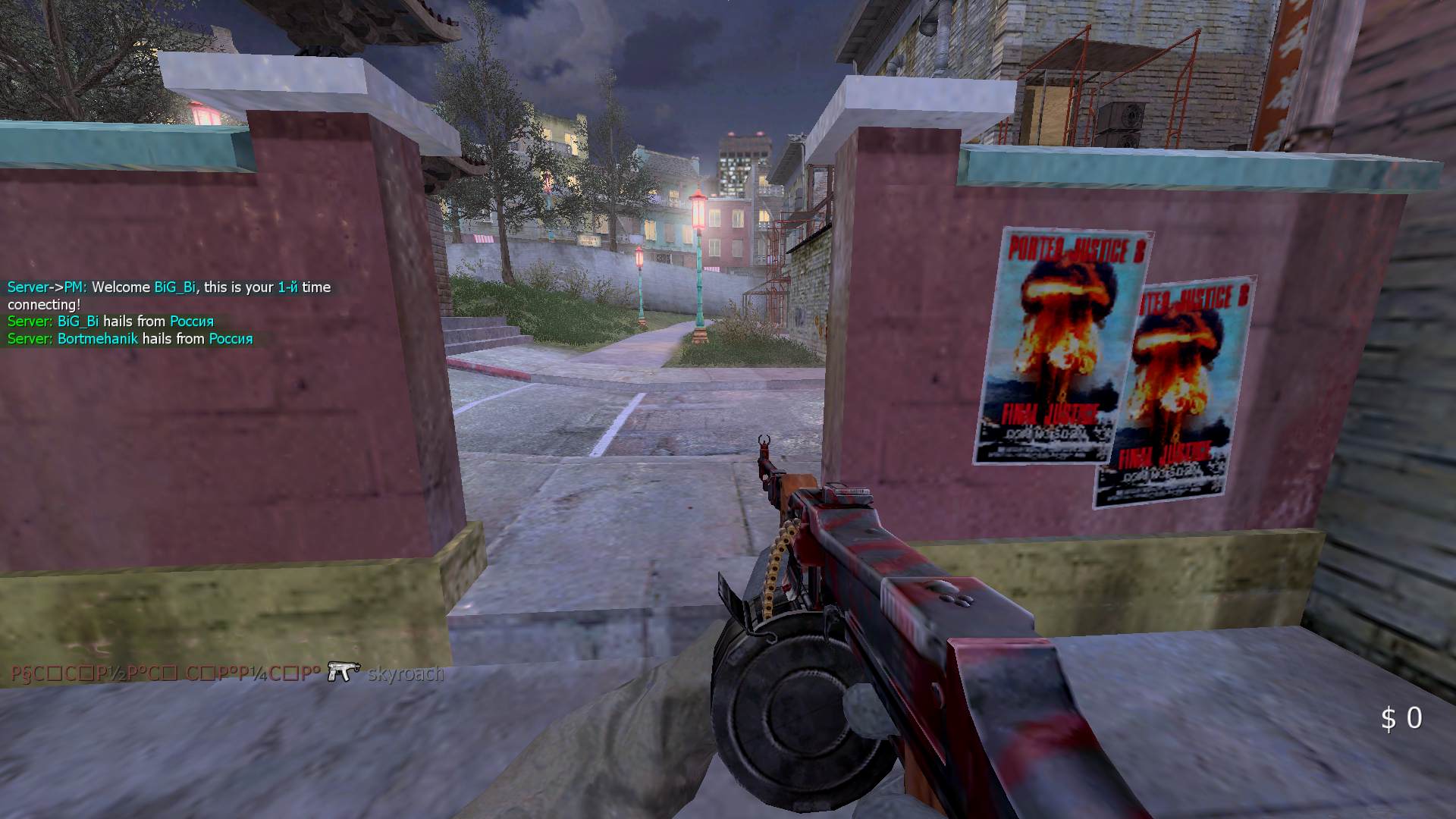Click the second Россия label in chat

tap(231, 338)
